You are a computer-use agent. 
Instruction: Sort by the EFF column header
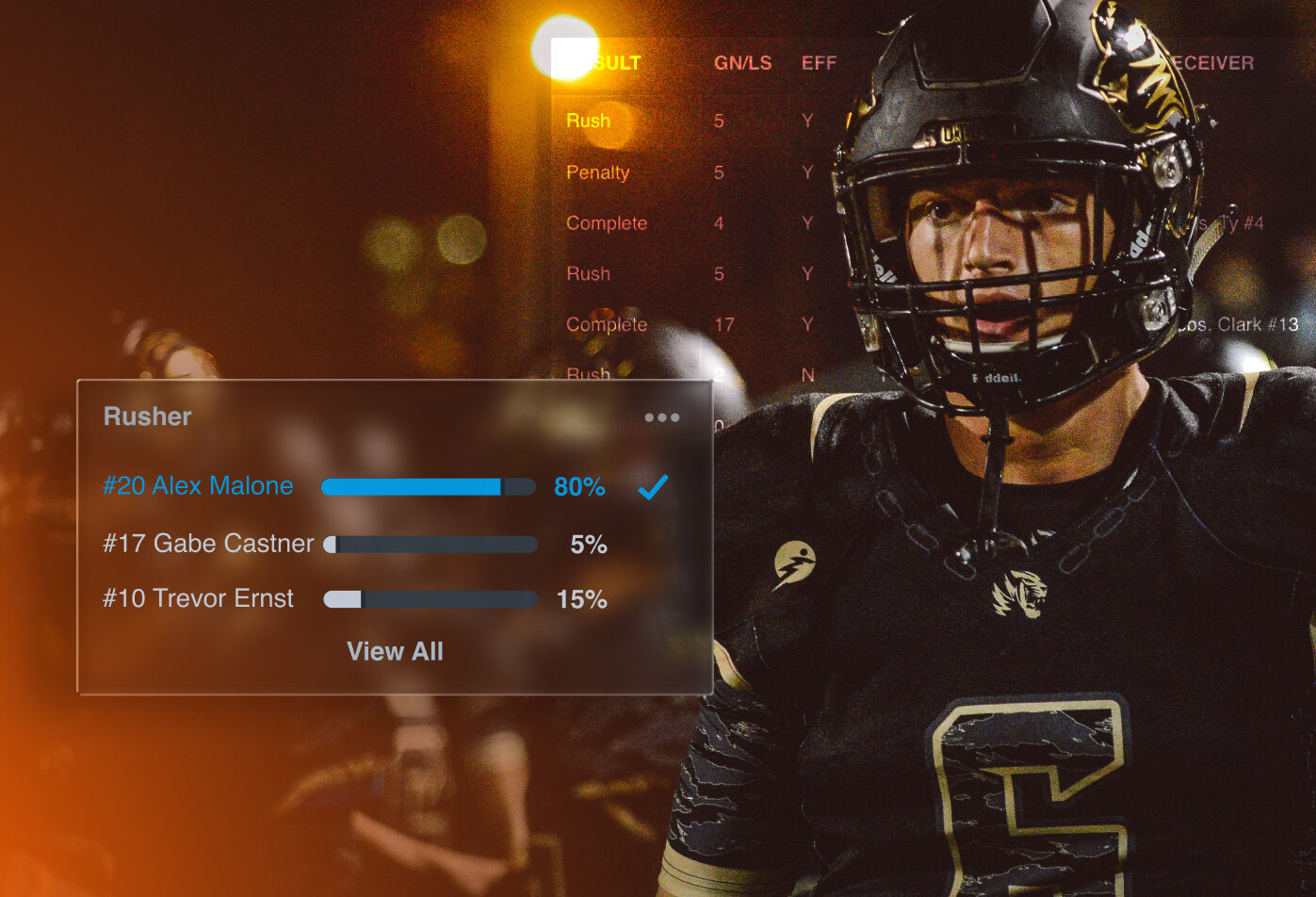[x=819, y=63]
